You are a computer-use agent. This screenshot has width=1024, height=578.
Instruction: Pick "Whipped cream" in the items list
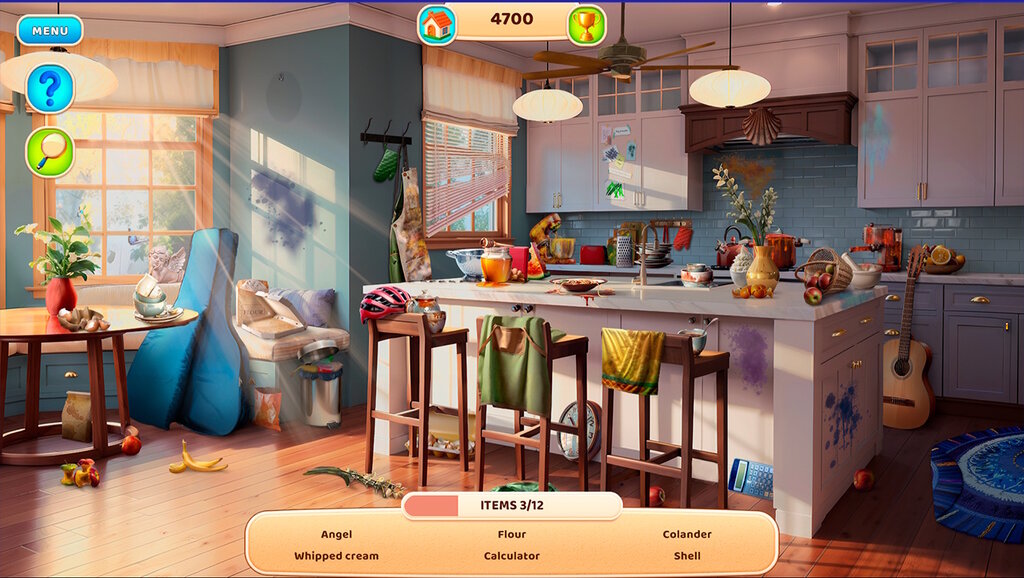[x=336, y=556]
